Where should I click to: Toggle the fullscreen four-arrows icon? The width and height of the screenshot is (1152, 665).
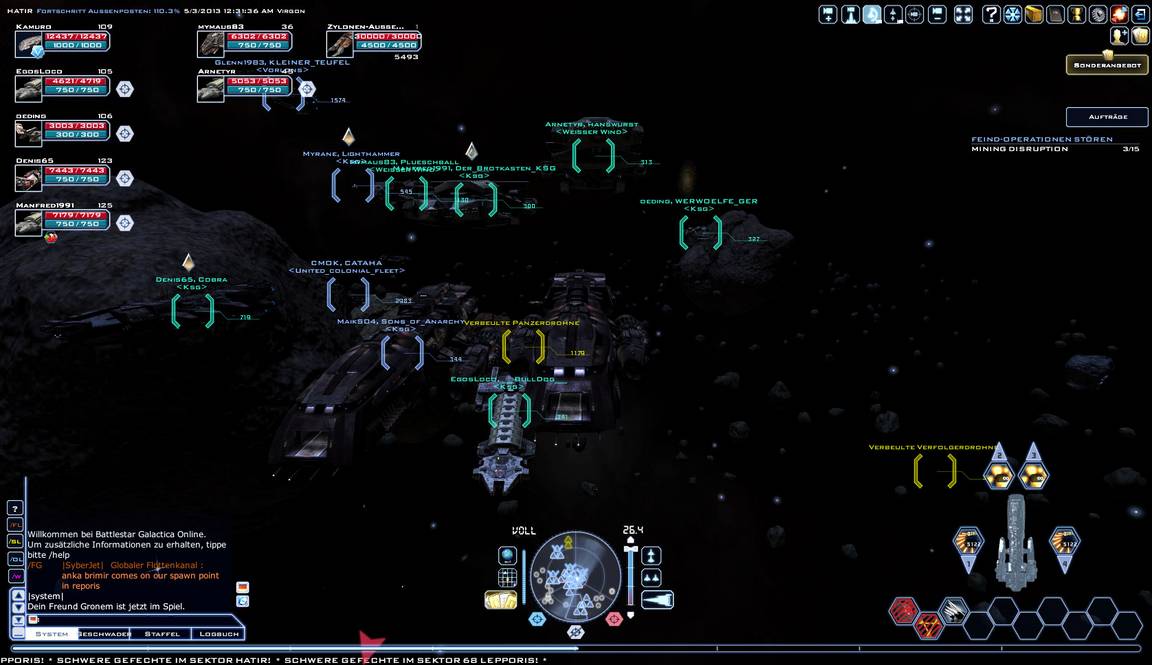tap(963, 14)
